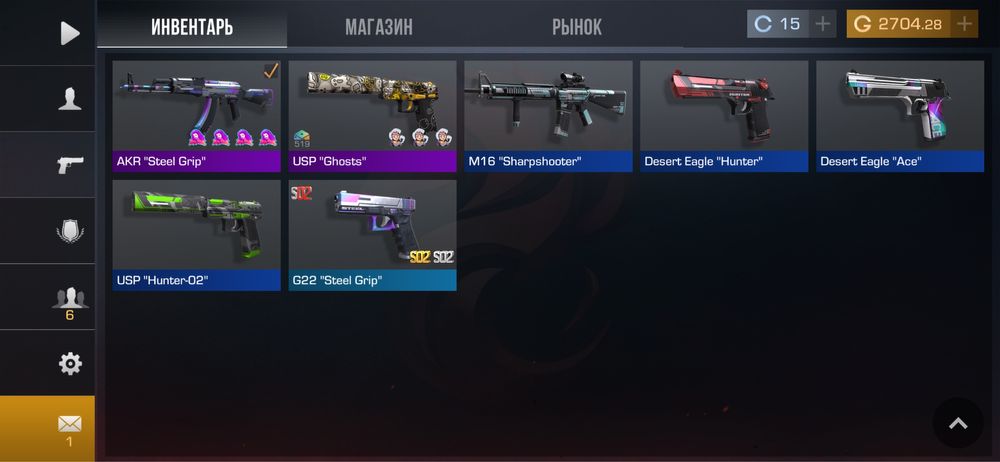Screen dimensions: 1000x462
Task: Click the play arrow in the sidebar
Action: (69, 33)
